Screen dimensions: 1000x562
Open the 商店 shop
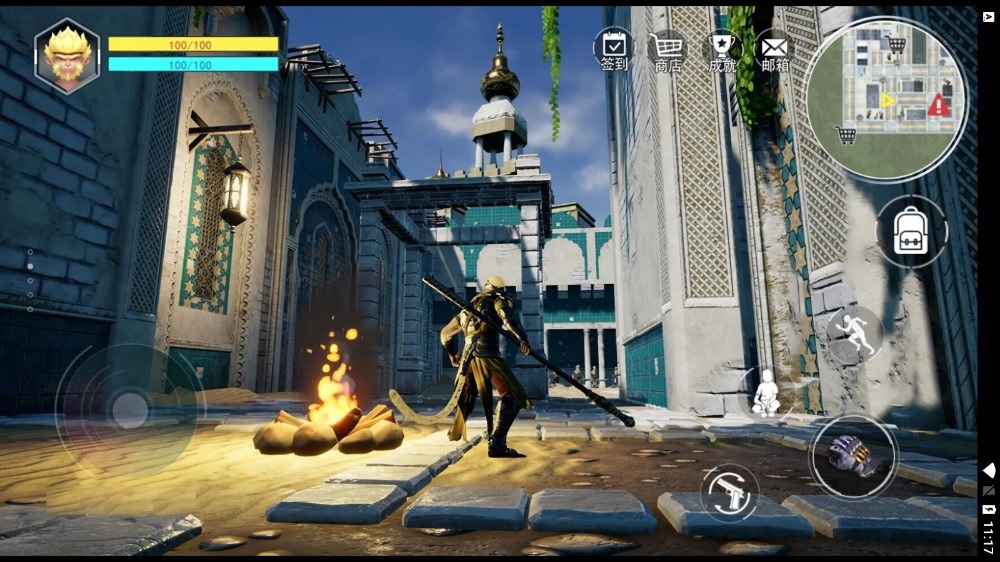coord(667,50)
